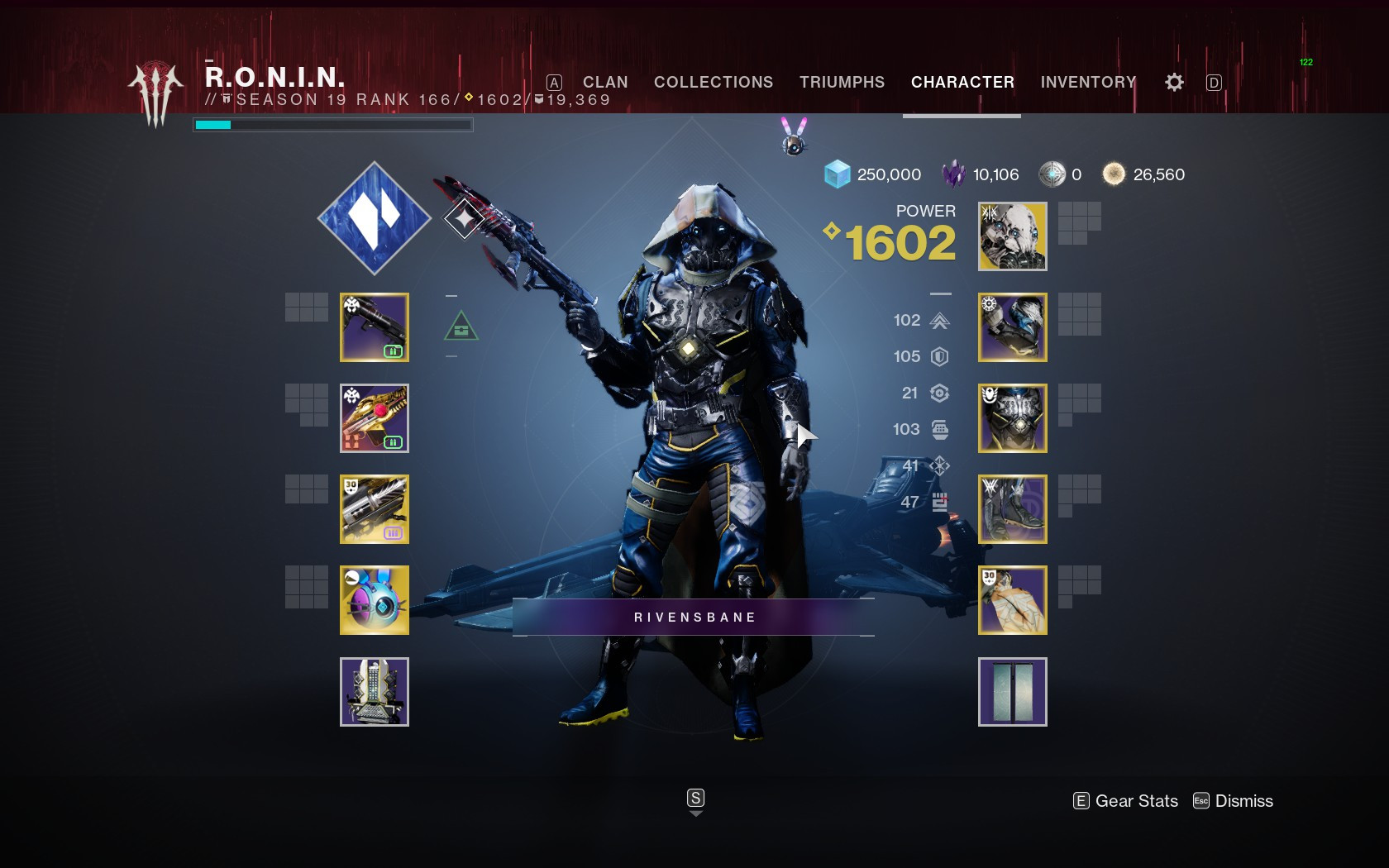Viewport: 1389px width, 868px height.
Task: Select the round Ghost shell slot
Action: coord(375,600)
